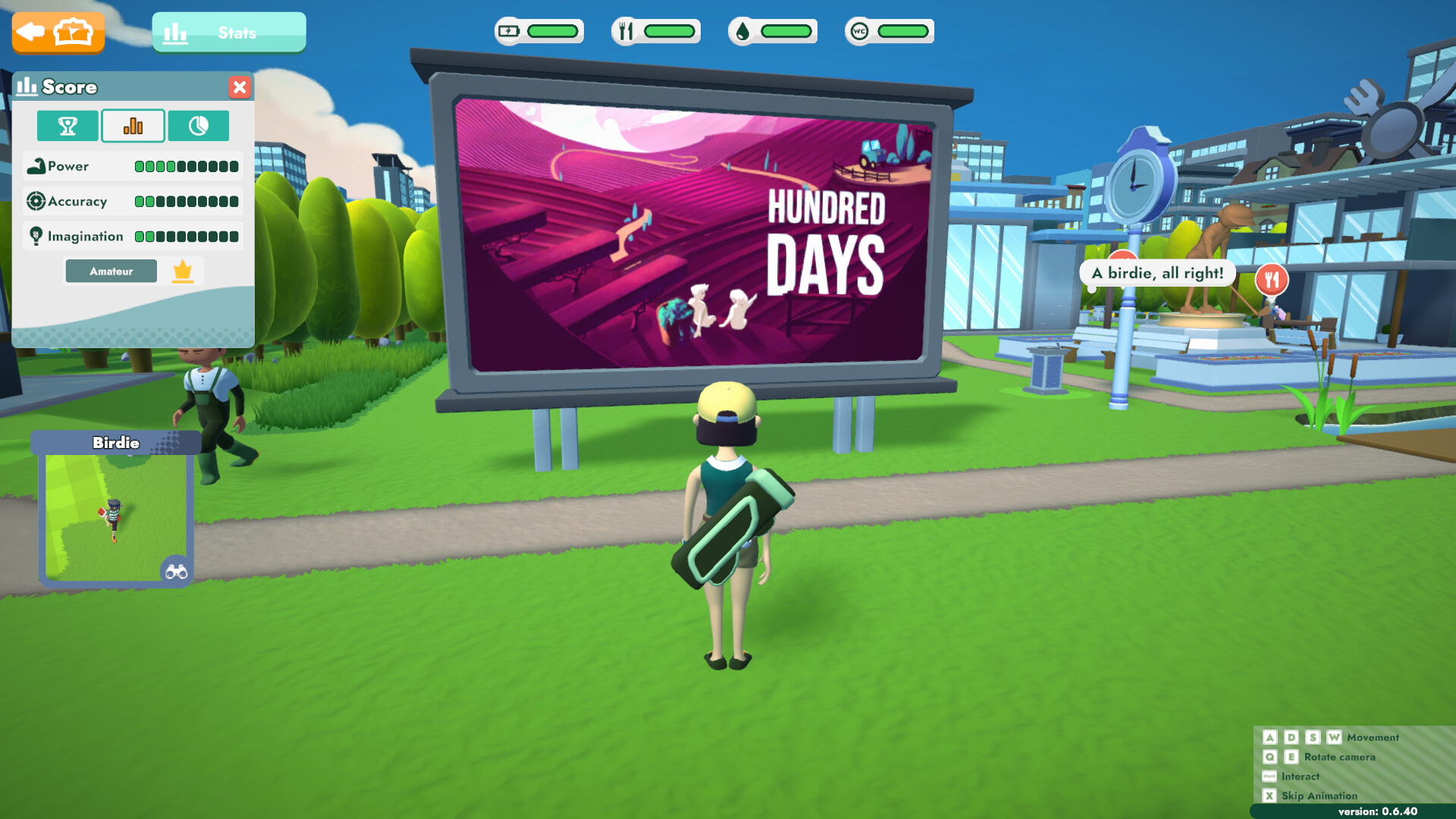Click the crown icon beside Amateur rank
Image resolution: width=1456 pixels, height=819 pixels.
(x=183, y=270)
